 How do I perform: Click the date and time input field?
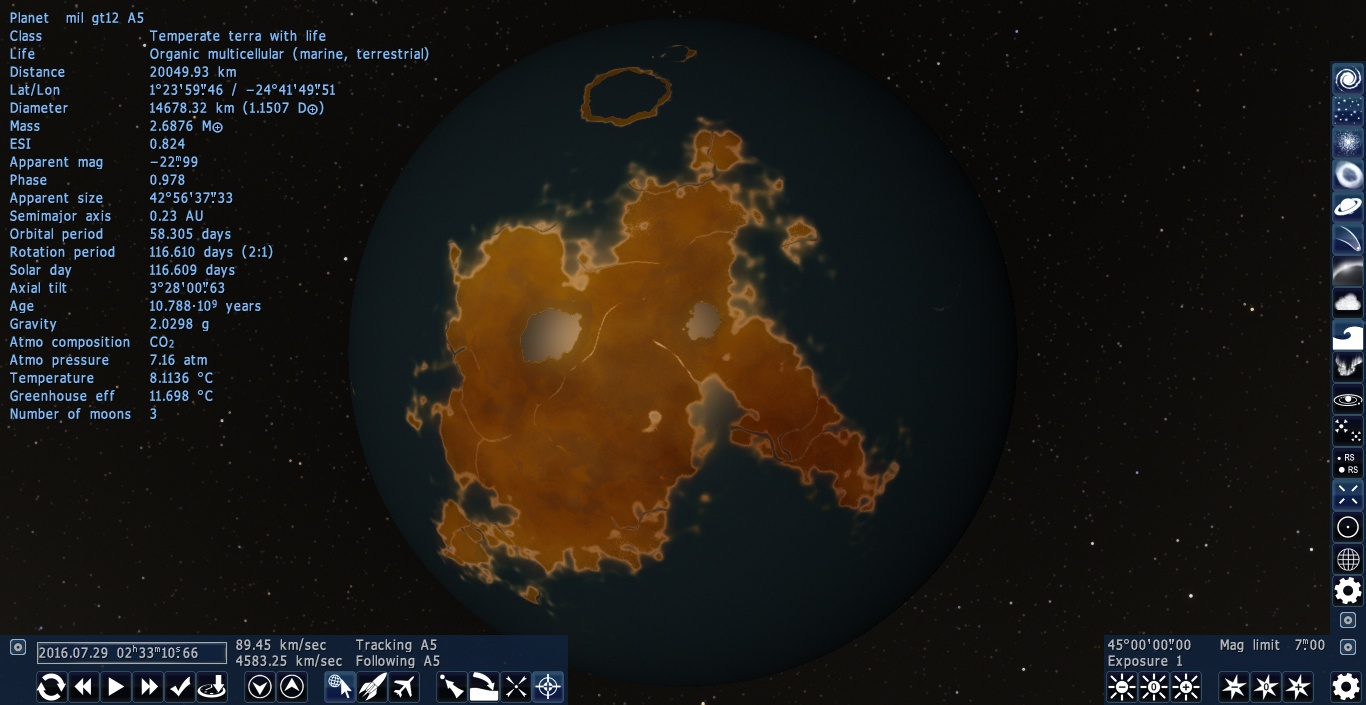tap(131, 653)
